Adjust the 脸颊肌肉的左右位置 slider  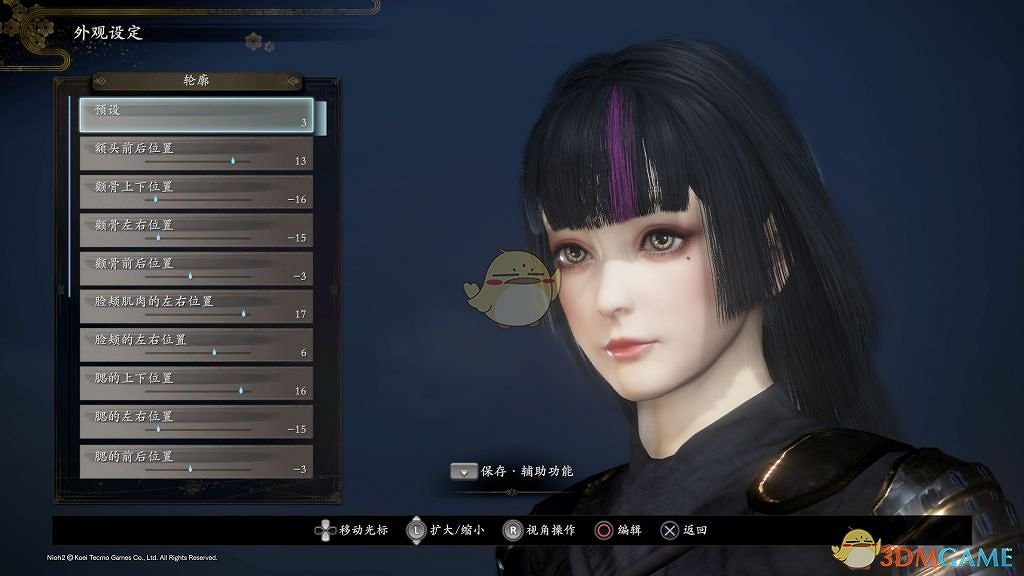(243, 313)
